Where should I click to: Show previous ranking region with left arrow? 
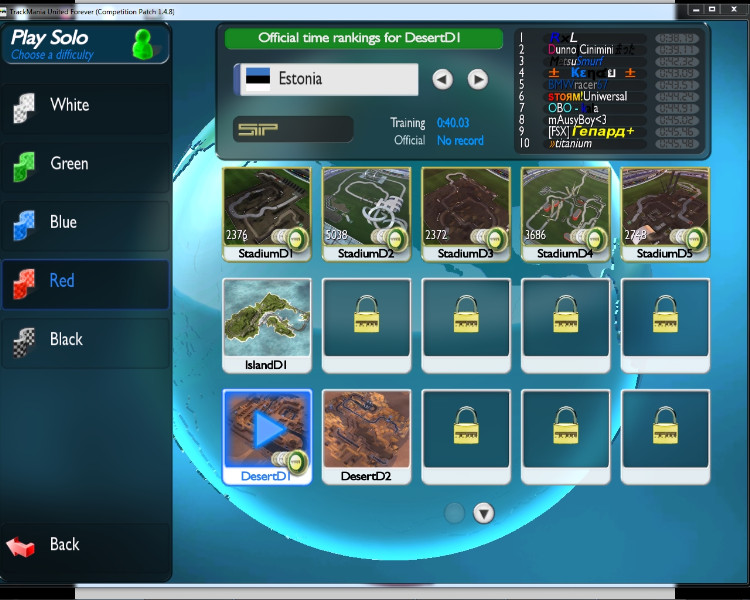coord(443,79)
